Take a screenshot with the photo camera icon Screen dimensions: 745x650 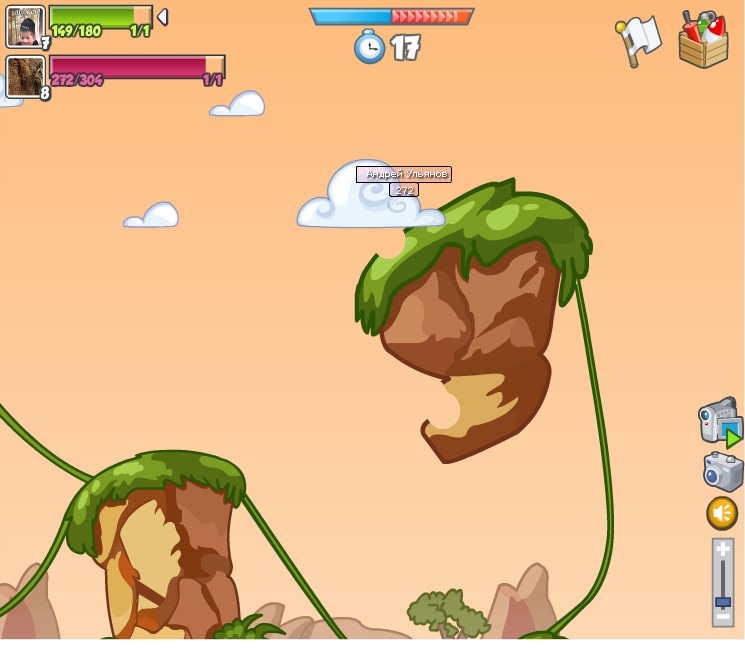pos(722,471)
